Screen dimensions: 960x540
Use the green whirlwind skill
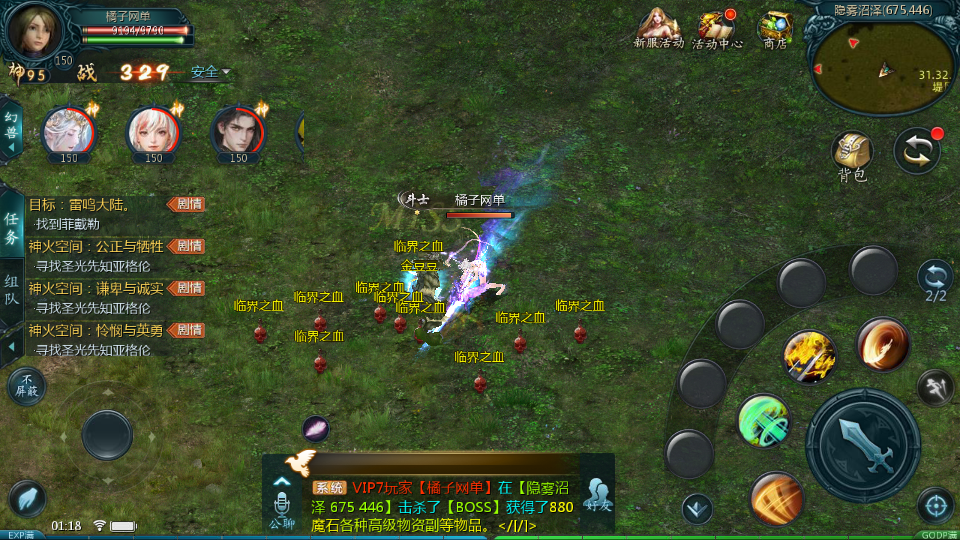tap(764, 421)
